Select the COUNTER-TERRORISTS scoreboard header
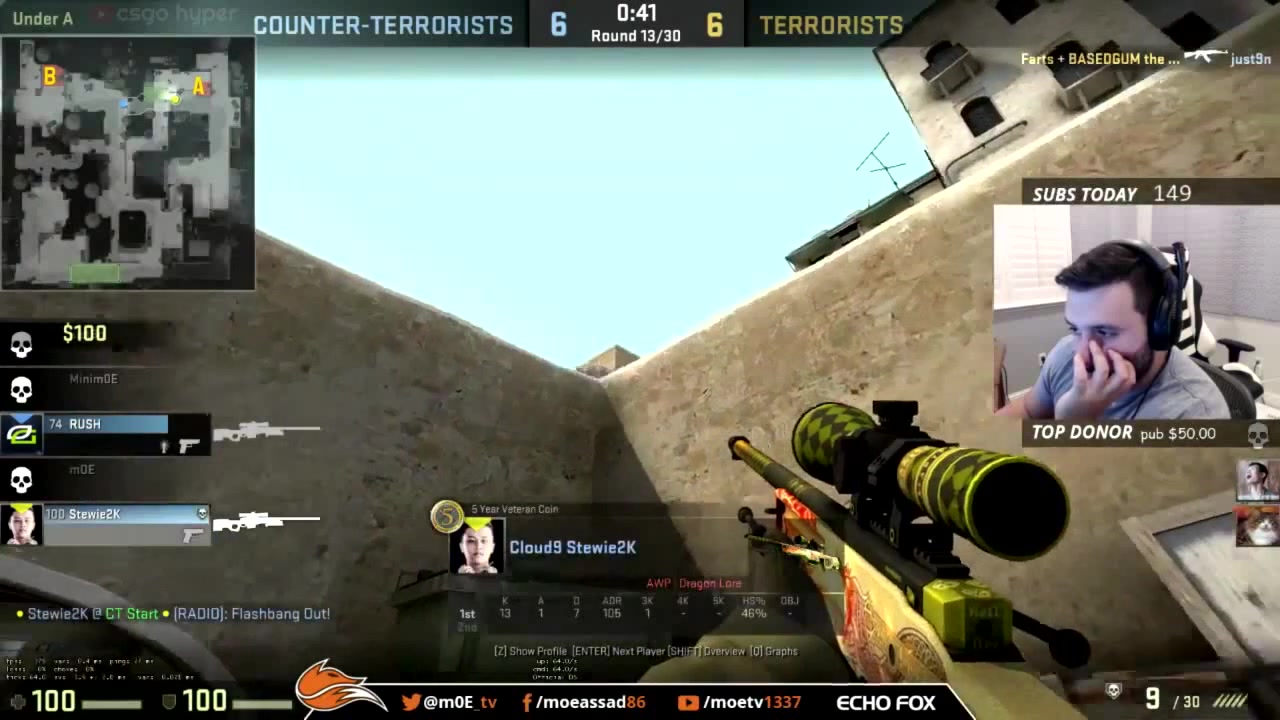The height and width of the screenshot is (720, 1280). point(383,25)
